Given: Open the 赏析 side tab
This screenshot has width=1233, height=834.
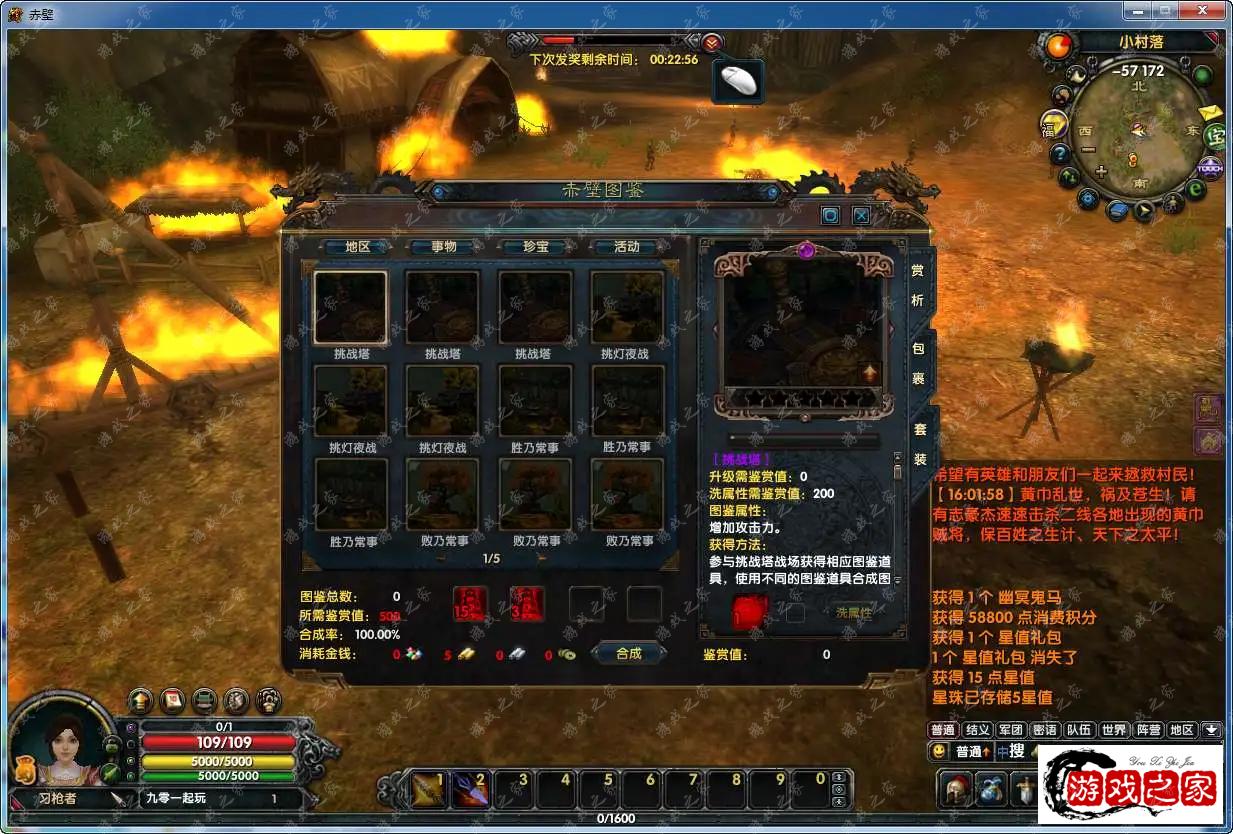Looking at the screenshot, I should 918,285.
